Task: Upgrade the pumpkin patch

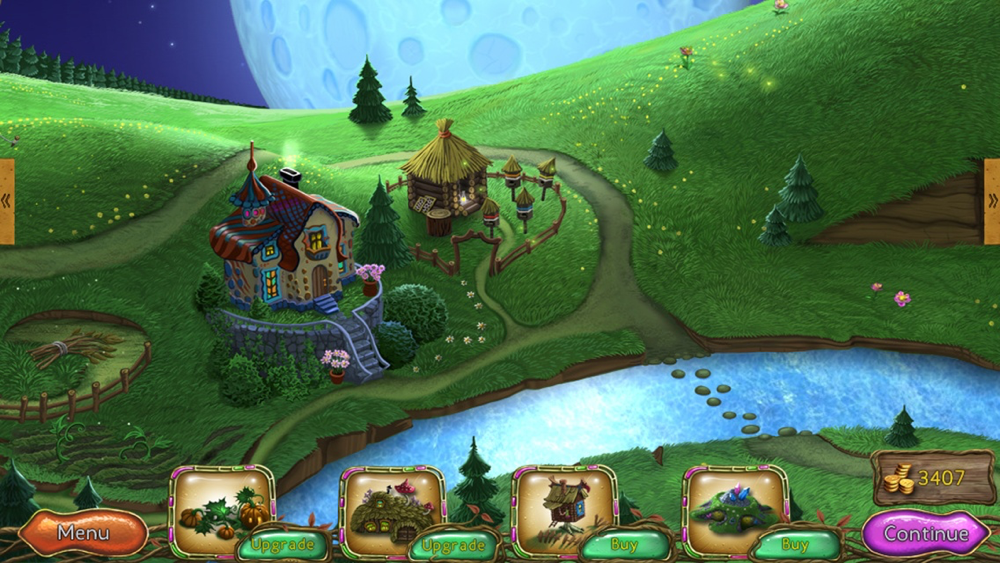Action: point(283,546)
